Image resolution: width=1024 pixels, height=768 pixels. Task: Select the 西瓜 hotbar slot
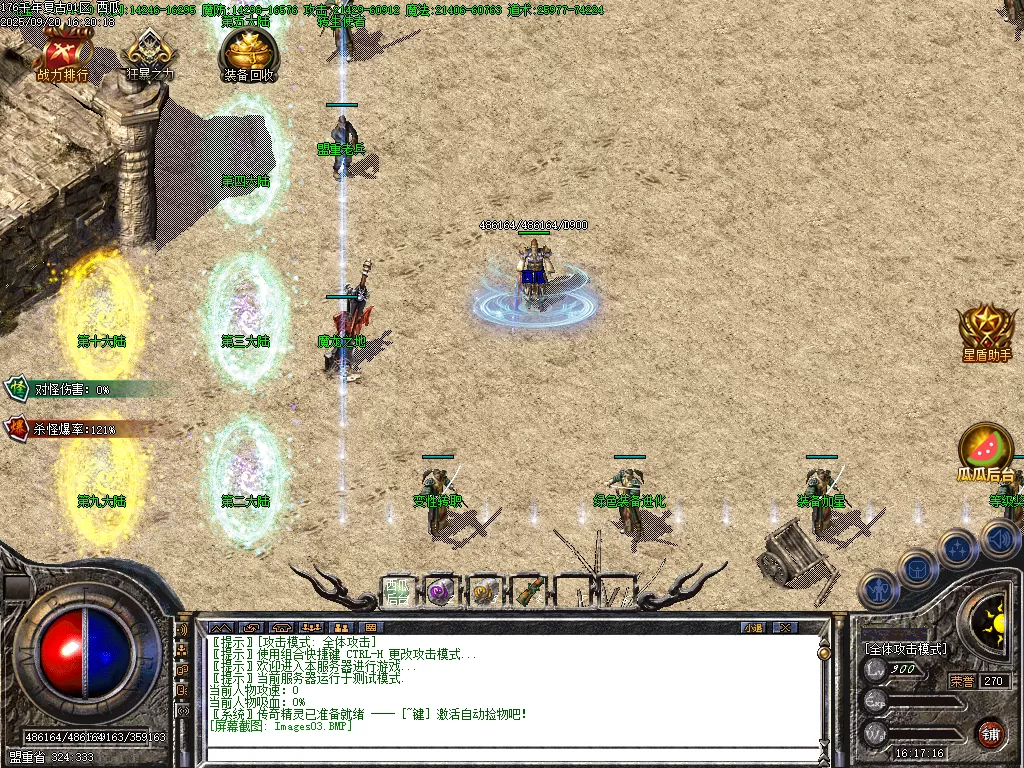click(x=397, y=591)
